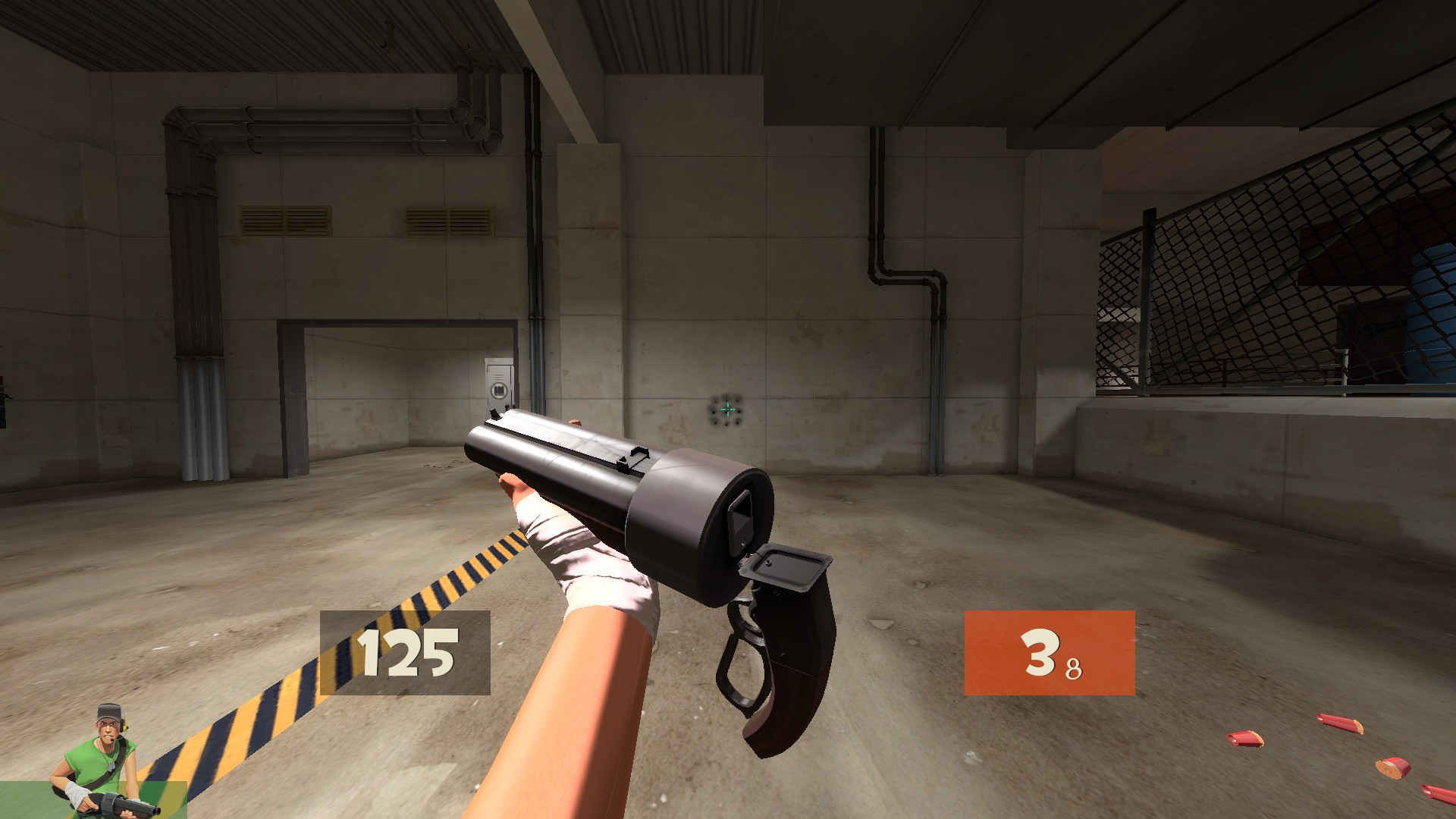Click the locker's round porthole window
Viewport: 1456px width, 819px height.
[x=498, y=388]
